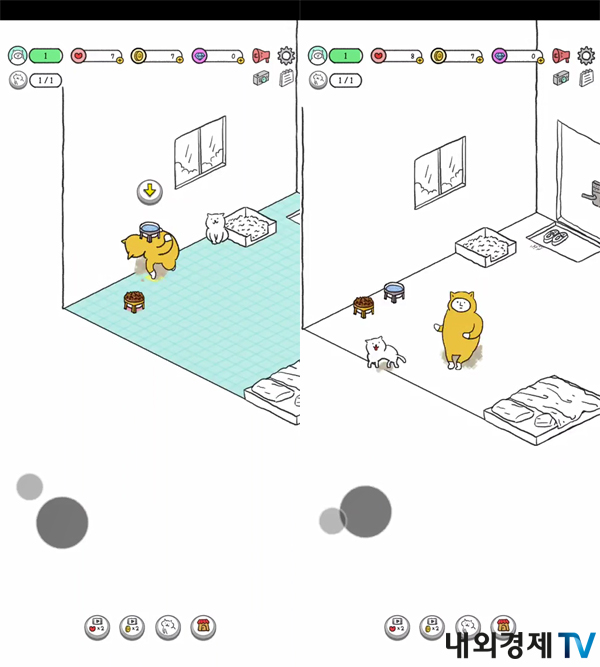Add hearts with the plus in the right screenshot
Image resolution: width=600 pixels, height=667 pixels.
[420, 60]
